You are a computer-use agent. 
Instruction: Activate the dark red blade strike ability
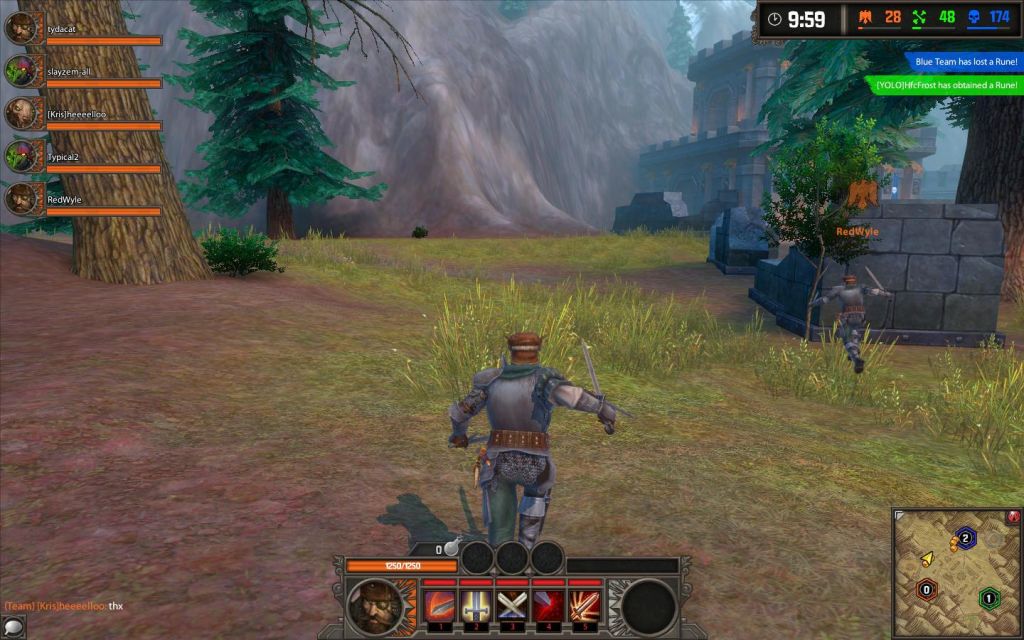548,606
